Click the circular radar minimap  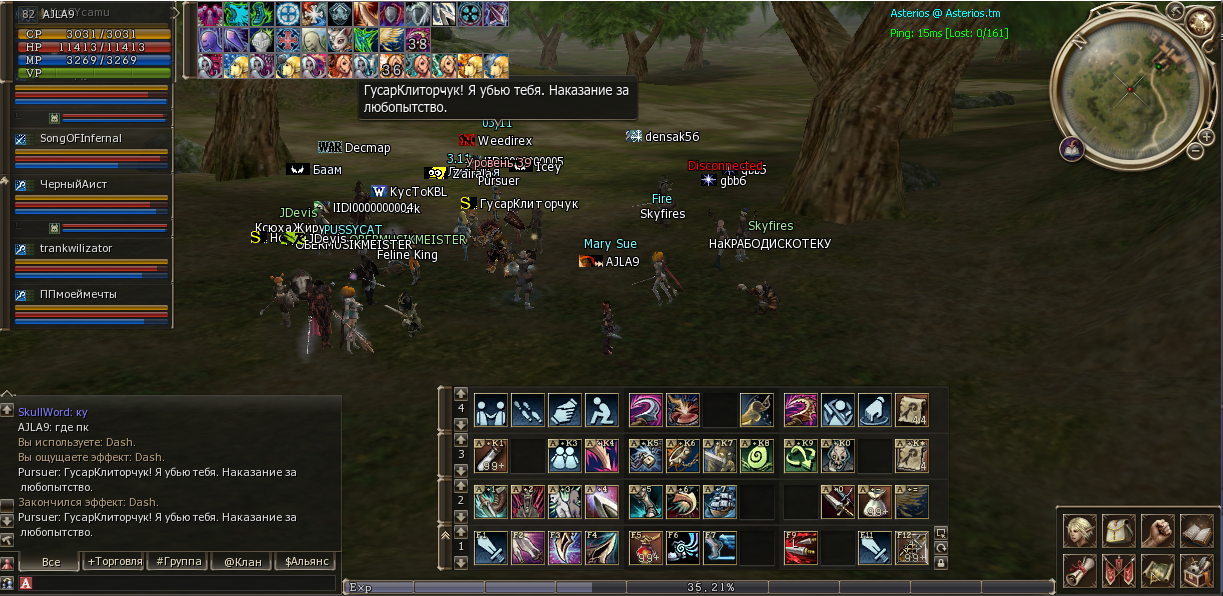pyautogui.click(x=1131, y=88)
